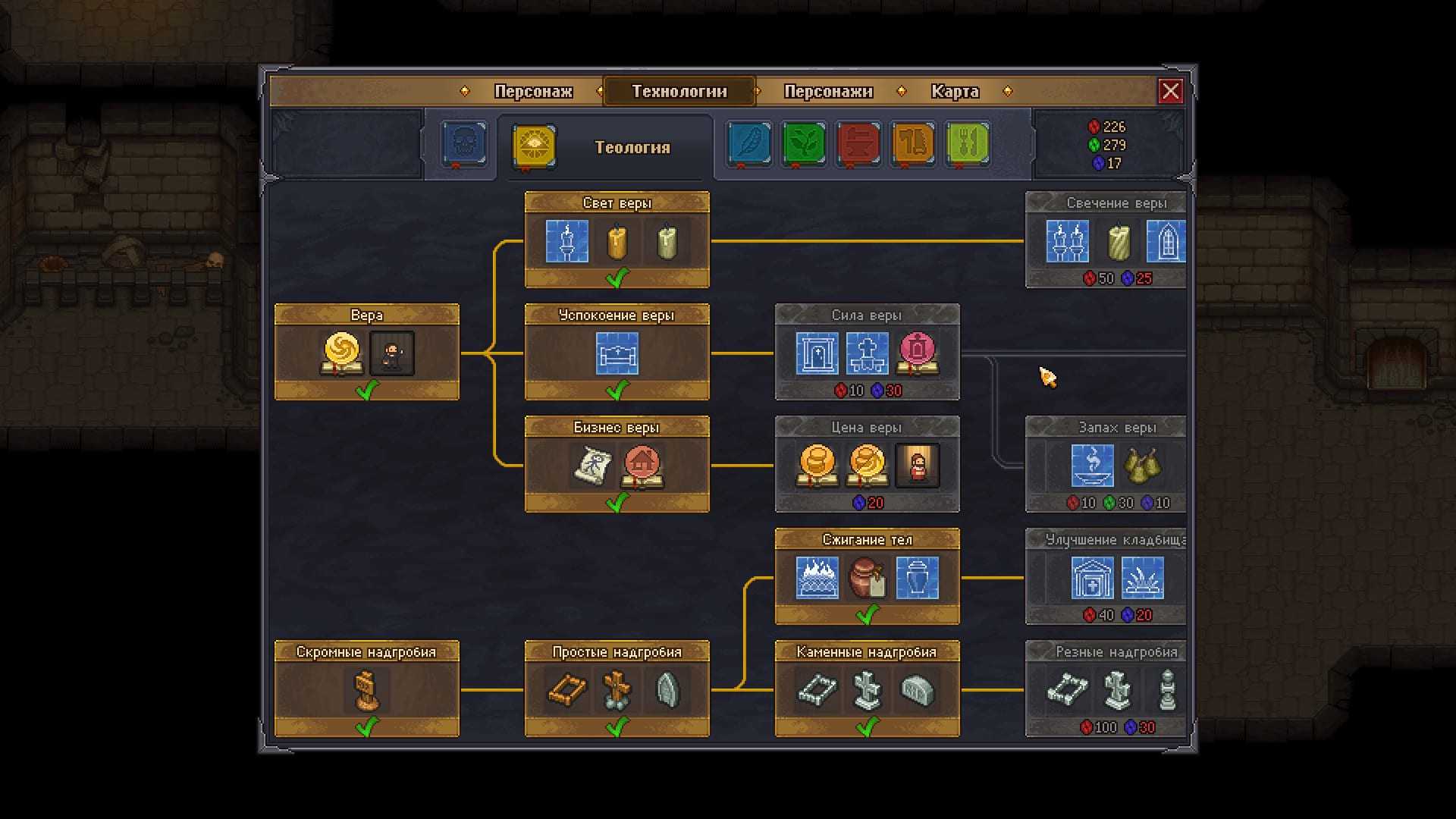Show the Карта tab
The image size is (1456, 819).
click(x=955, y=91)
